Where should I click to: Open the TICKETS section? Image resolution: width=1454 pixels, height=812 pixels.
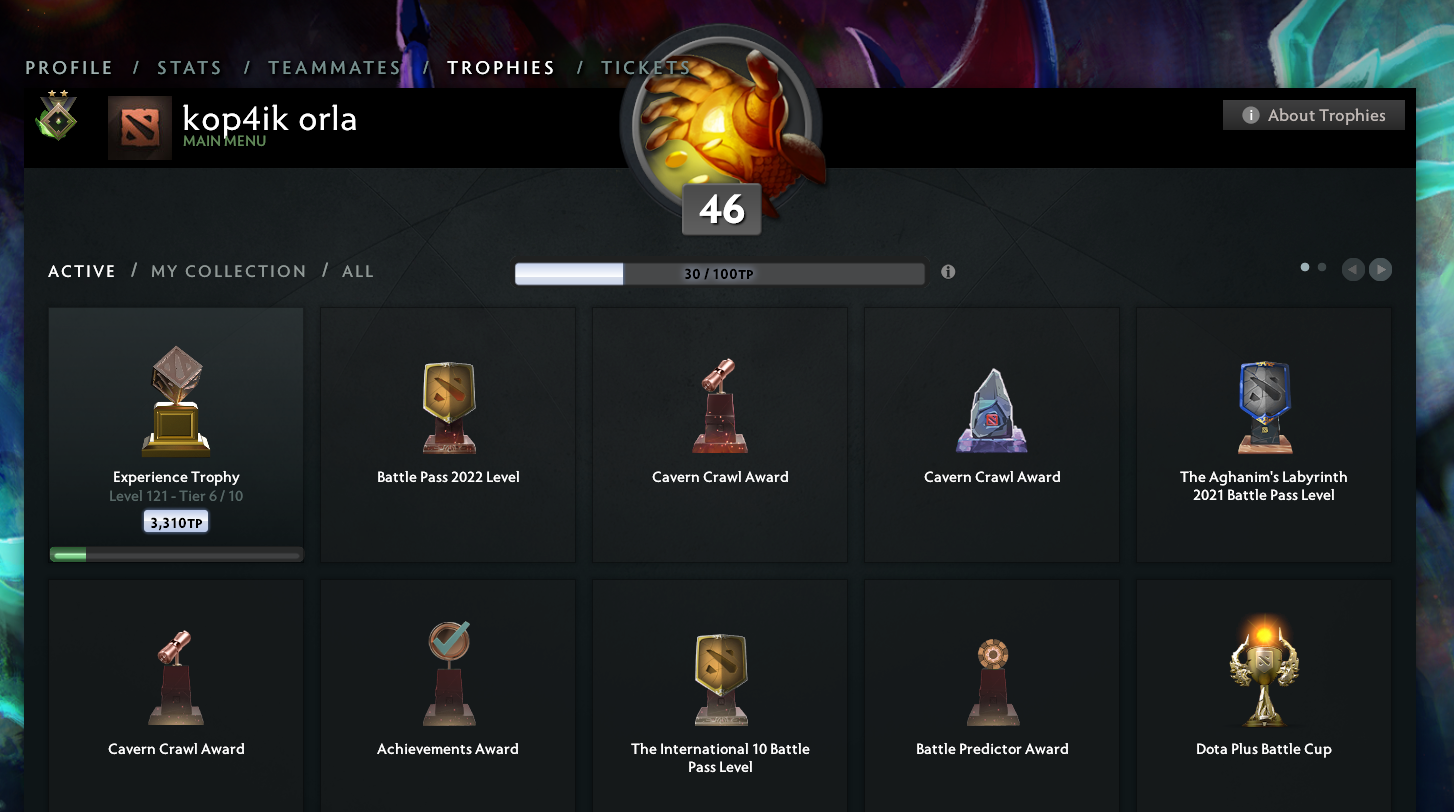[645, 67]
